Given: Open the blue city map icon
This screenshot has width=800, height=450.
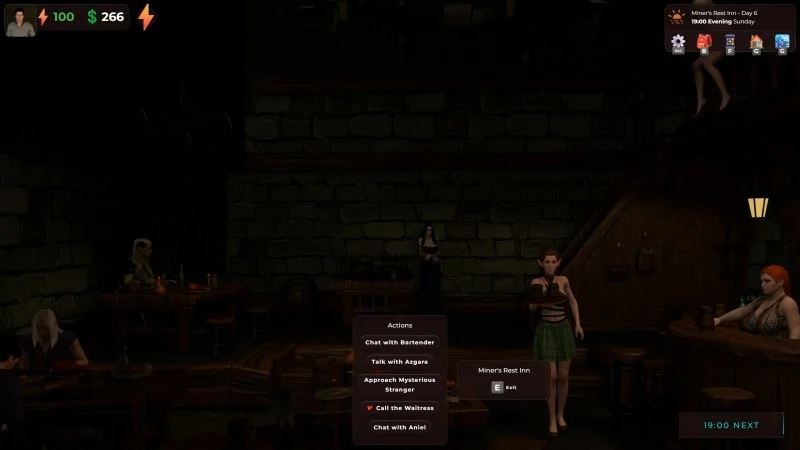Looking at the screenshot, I should (x=782, y=42).
